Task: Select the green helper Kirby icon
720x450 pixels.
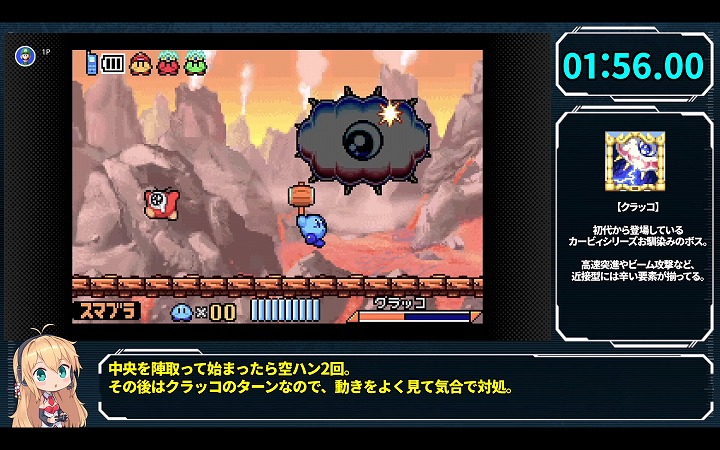Action: 194,63
